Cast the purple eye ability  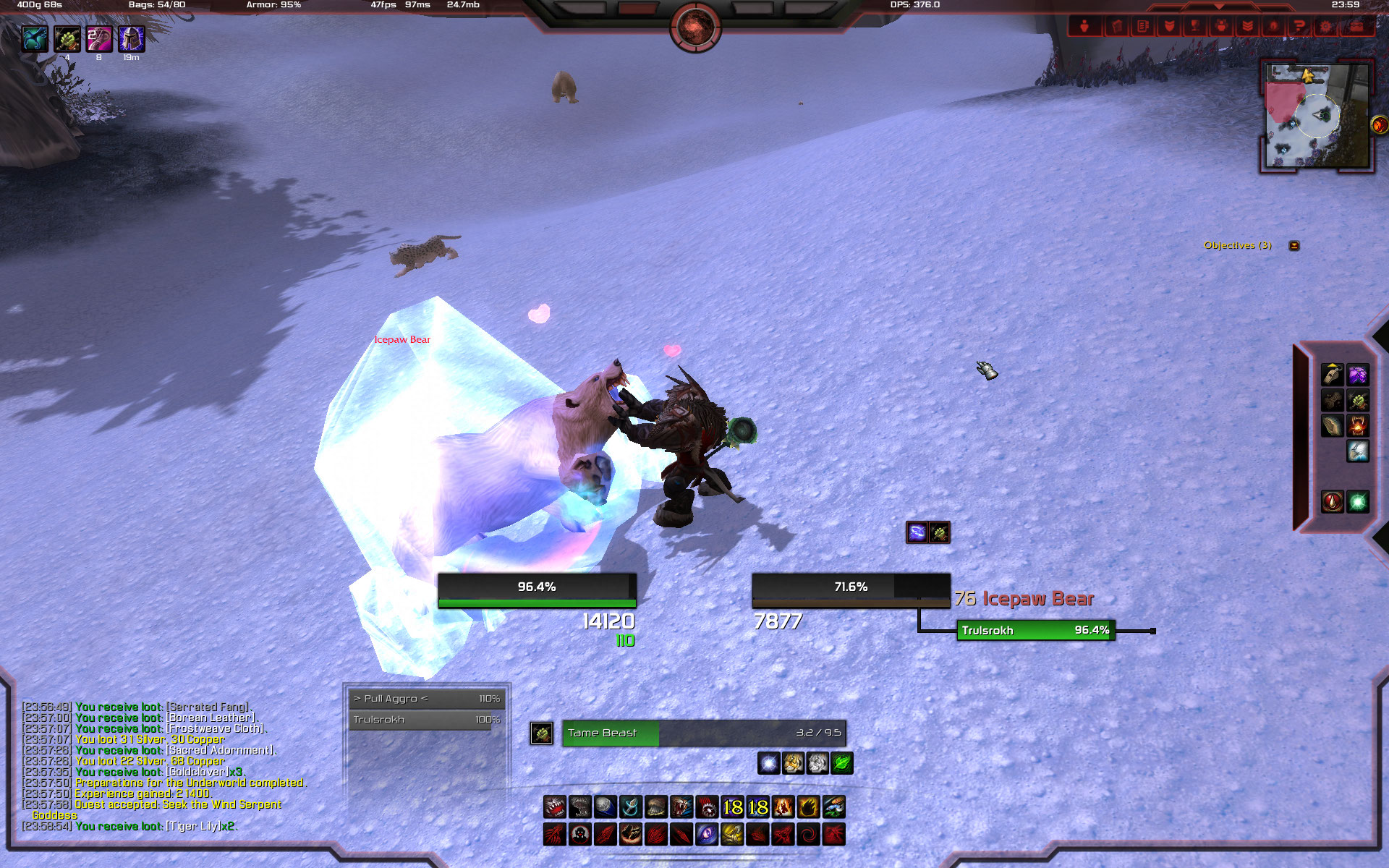point(707,834)
